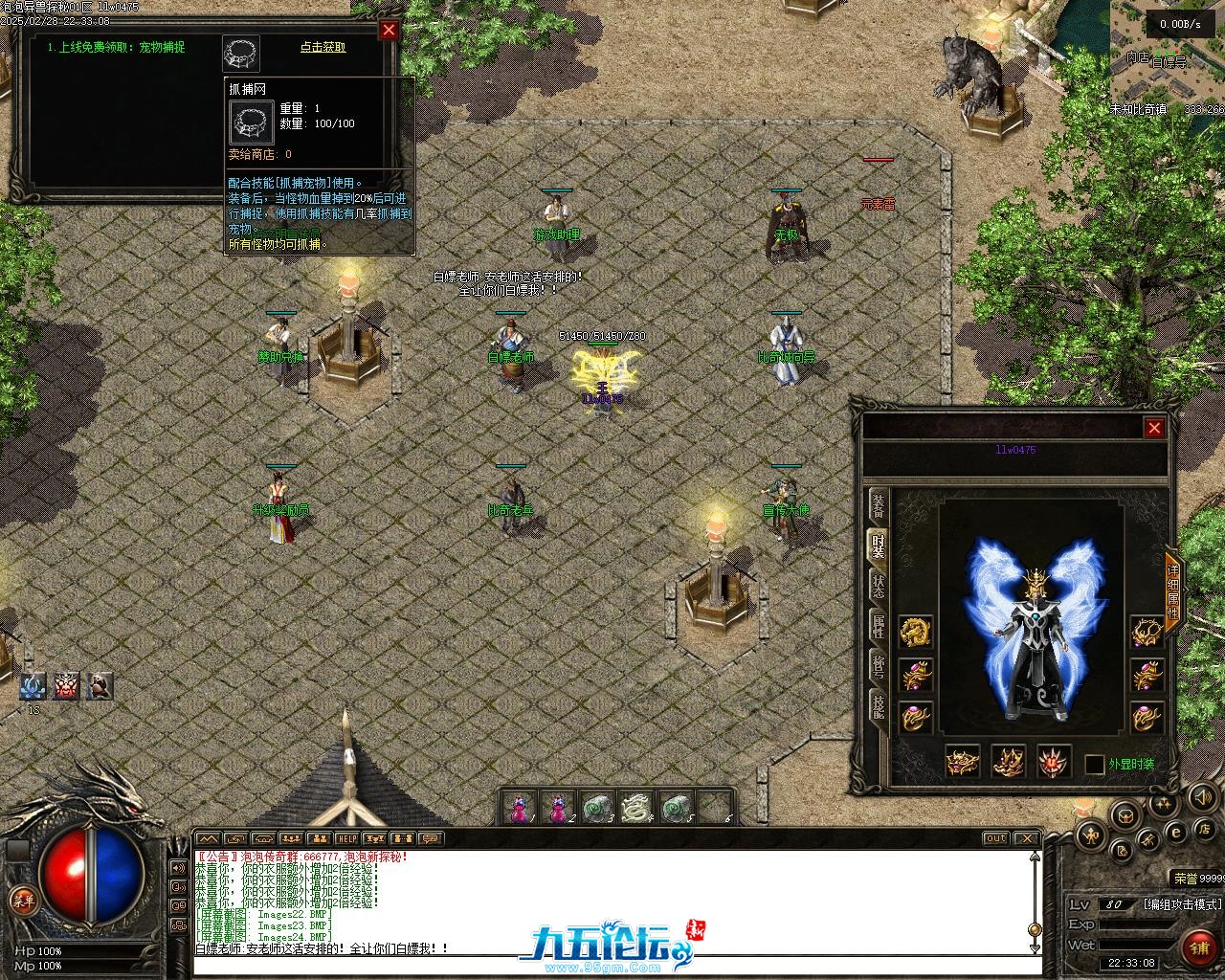Open the 菜单 menu button
Screen dimensions: 1225x980
[x=22, y=901]
